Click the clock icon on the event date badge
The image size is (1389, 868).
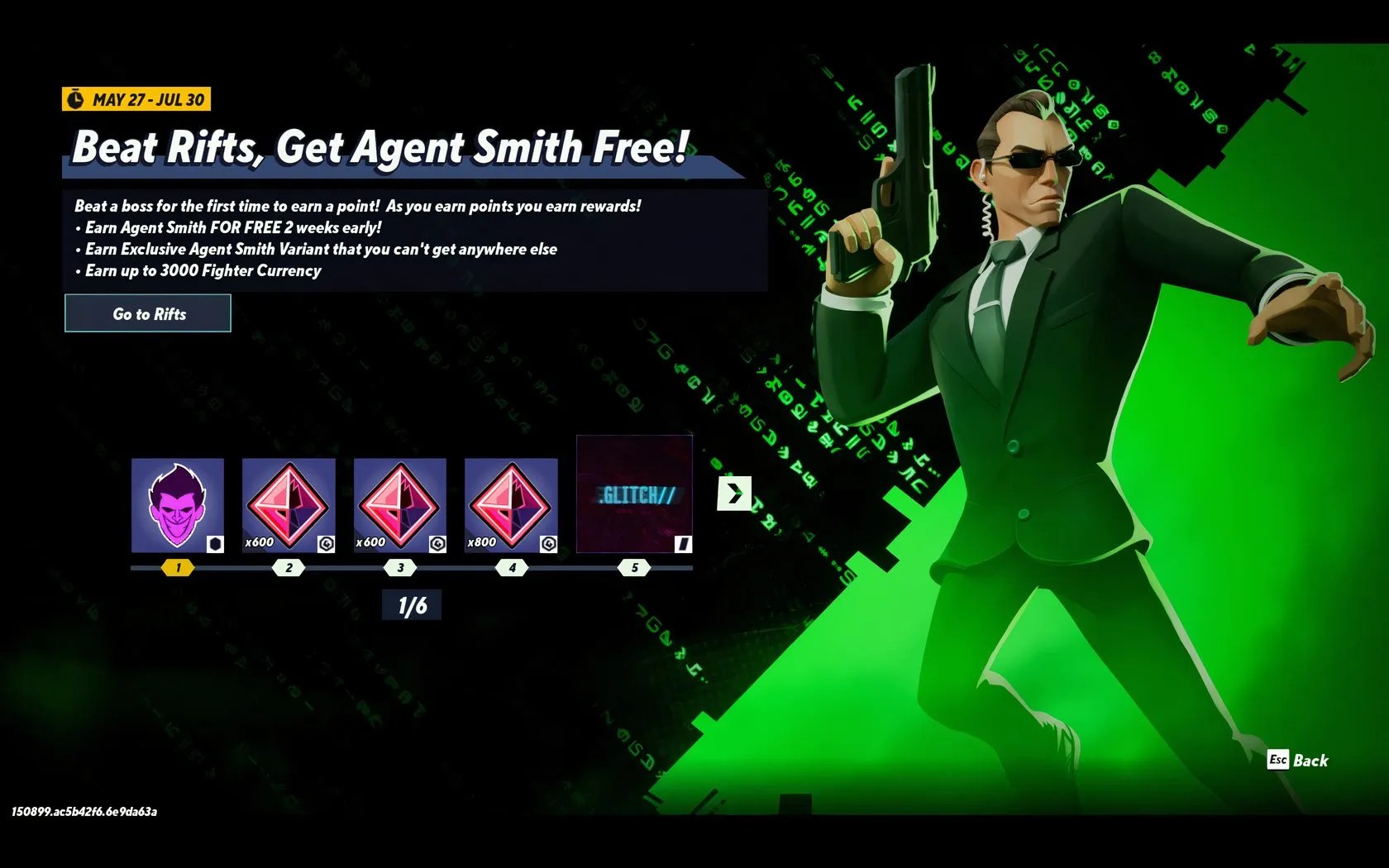[x=77, y=98]
